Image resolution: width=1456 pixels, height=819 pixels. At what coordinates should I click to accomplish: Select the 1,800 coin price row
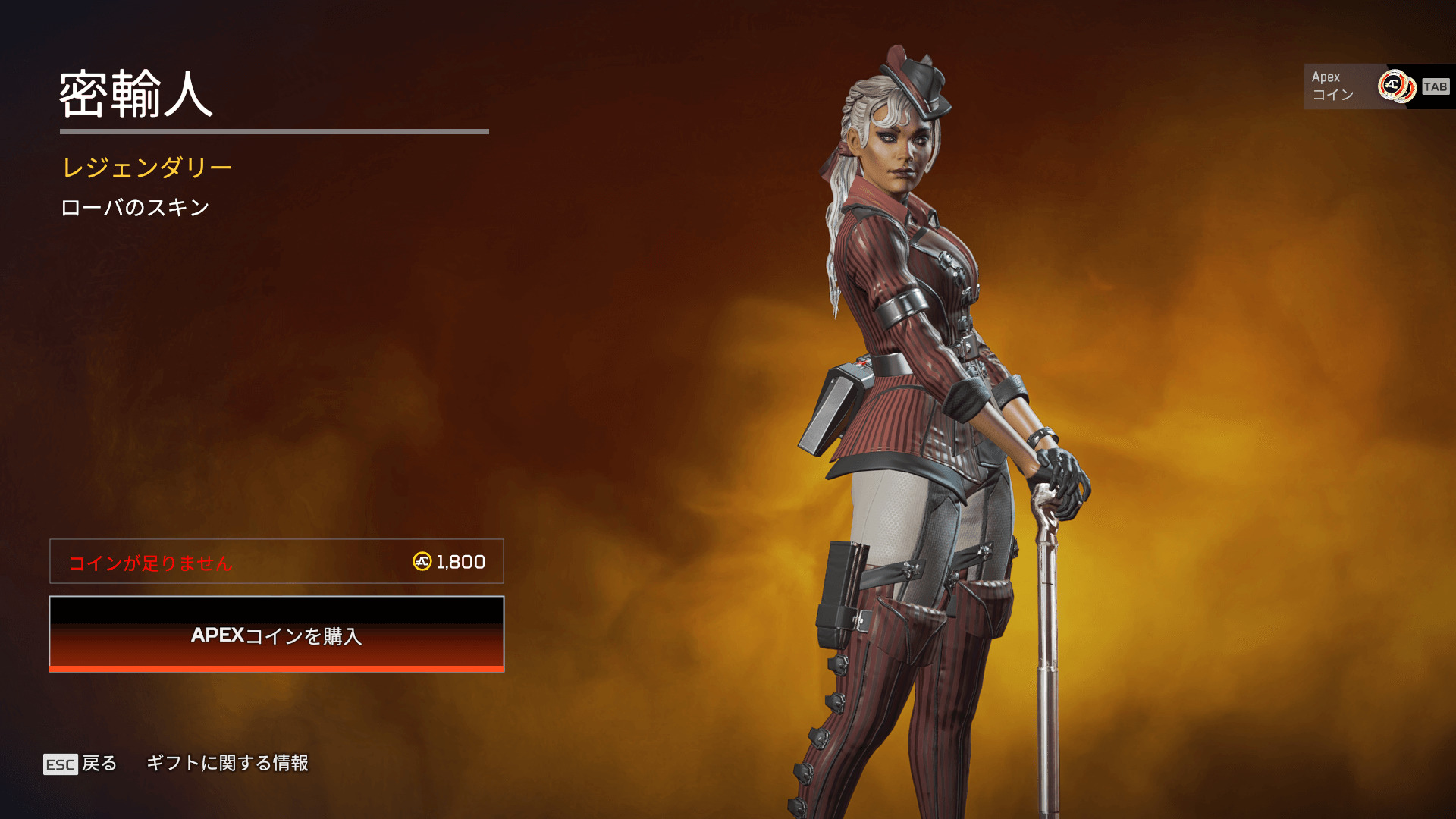click(277, 562)
